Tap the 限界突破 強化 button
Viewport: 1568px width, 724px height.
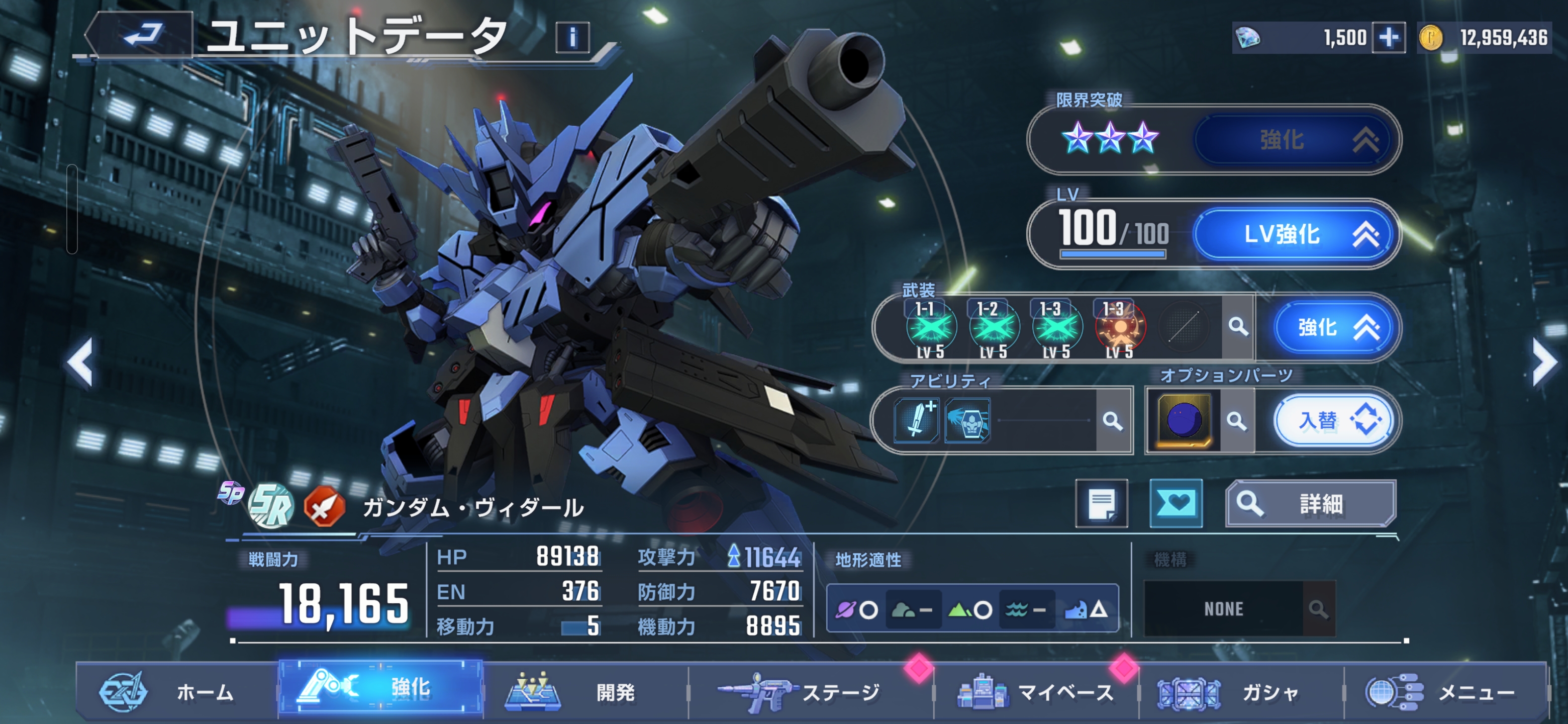point(1295,140)
